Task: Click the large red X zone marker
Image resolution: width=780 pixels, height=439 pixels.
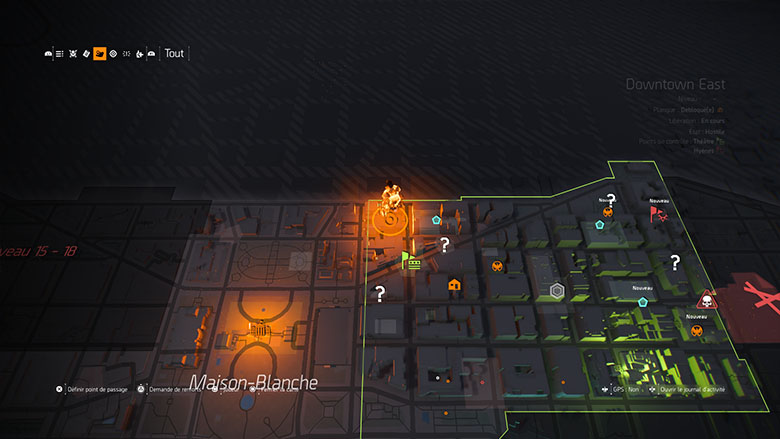Action: pyautogui.click(x=762, y=297)
